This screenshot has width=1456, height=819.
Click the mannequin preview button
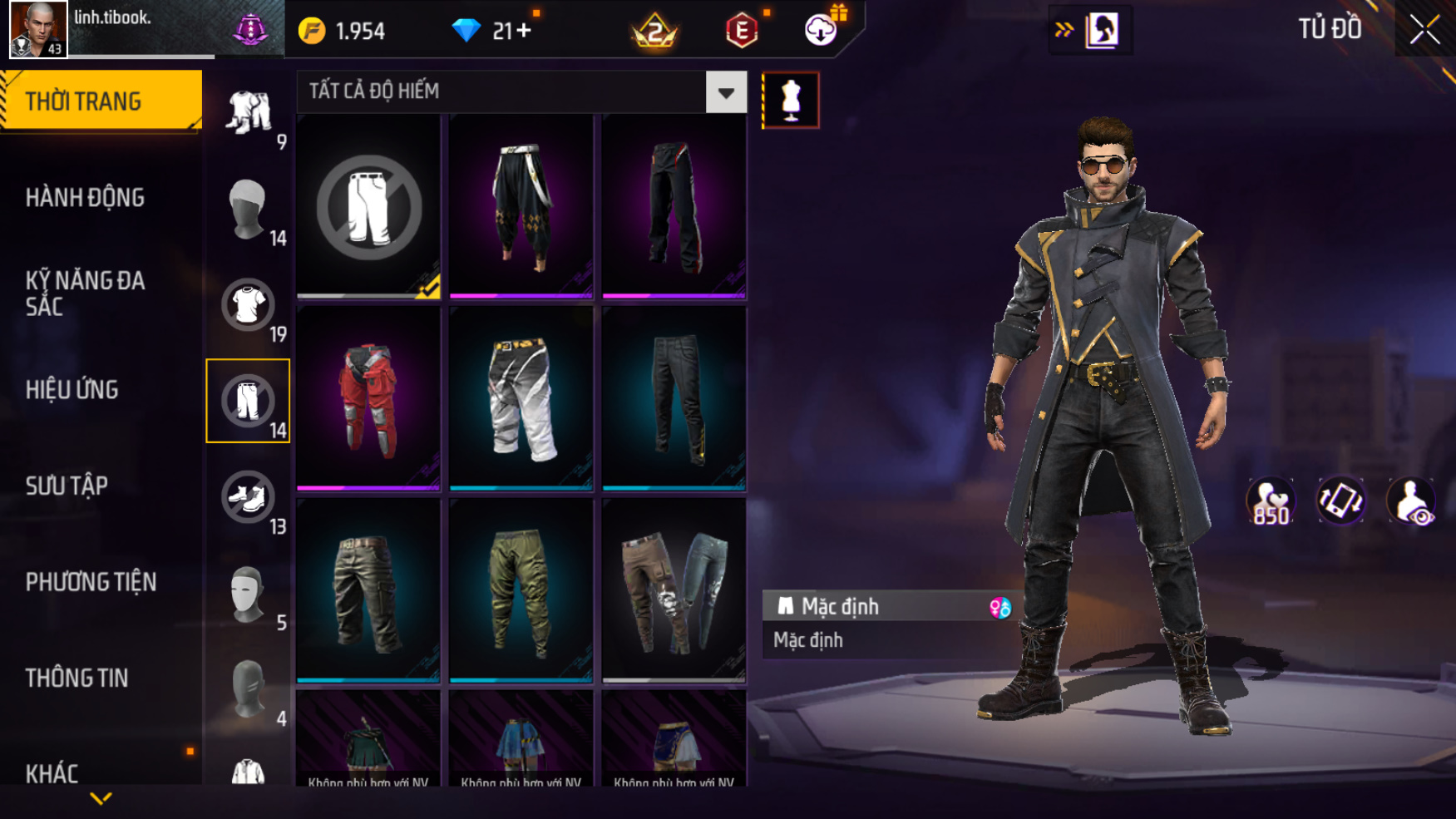pyautogui.click(x=791, y=101)
